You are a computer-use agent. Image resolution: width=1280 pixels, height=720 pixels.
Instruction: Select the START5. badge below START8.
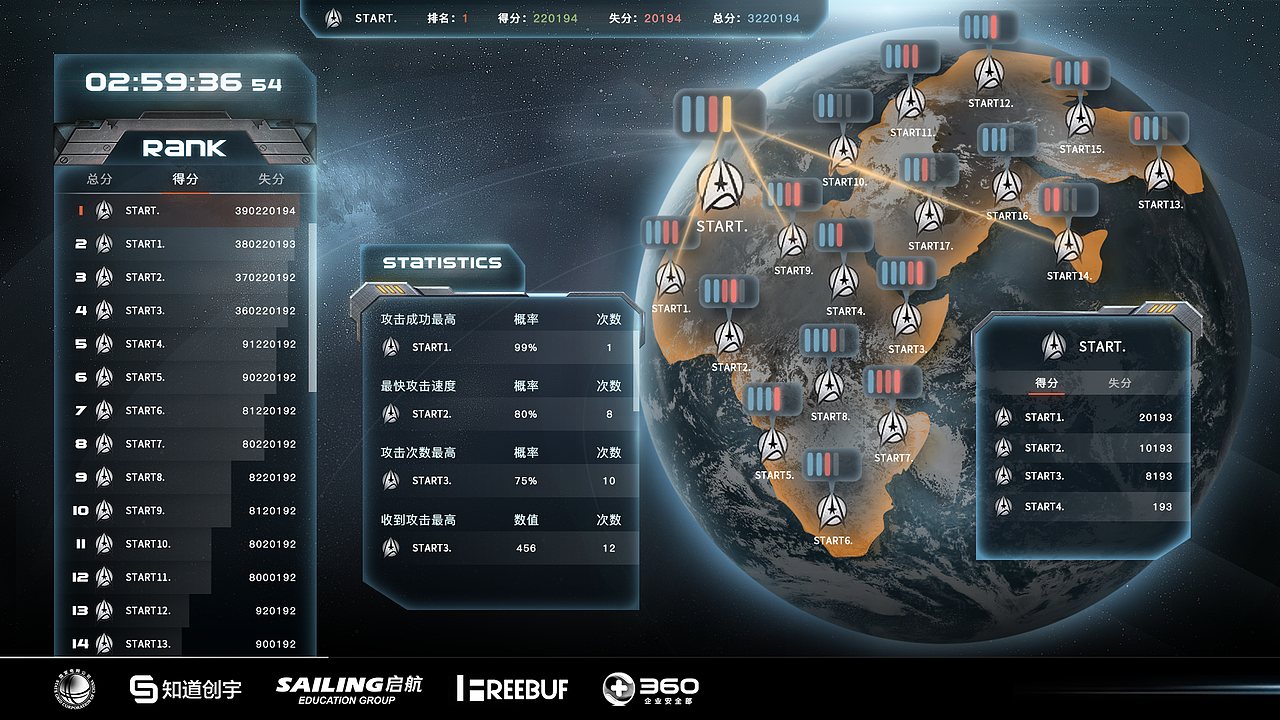(x=774, y=445)
